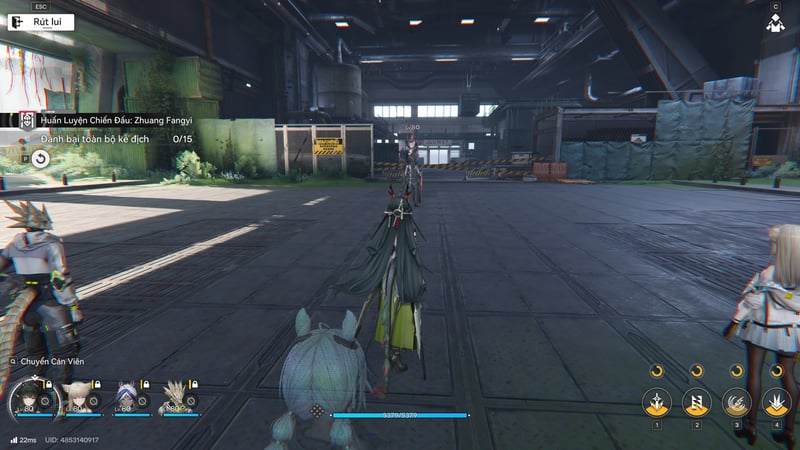800x450 pixels.
Task: Open the Huấn Luyện Chiến Đấu objective tracker
Action: [115, 120]
